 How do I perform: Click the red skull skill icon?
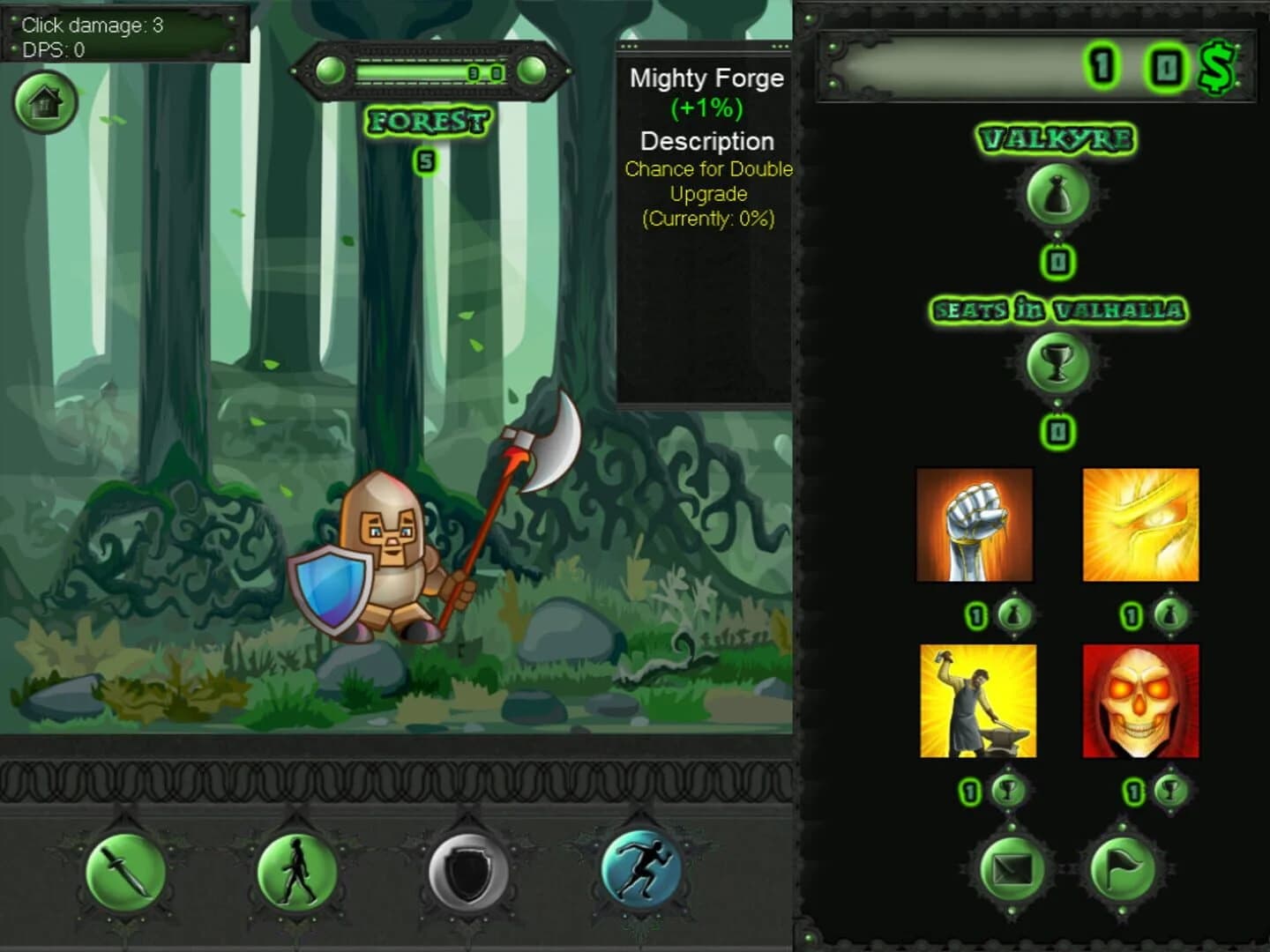point(1141,701)
